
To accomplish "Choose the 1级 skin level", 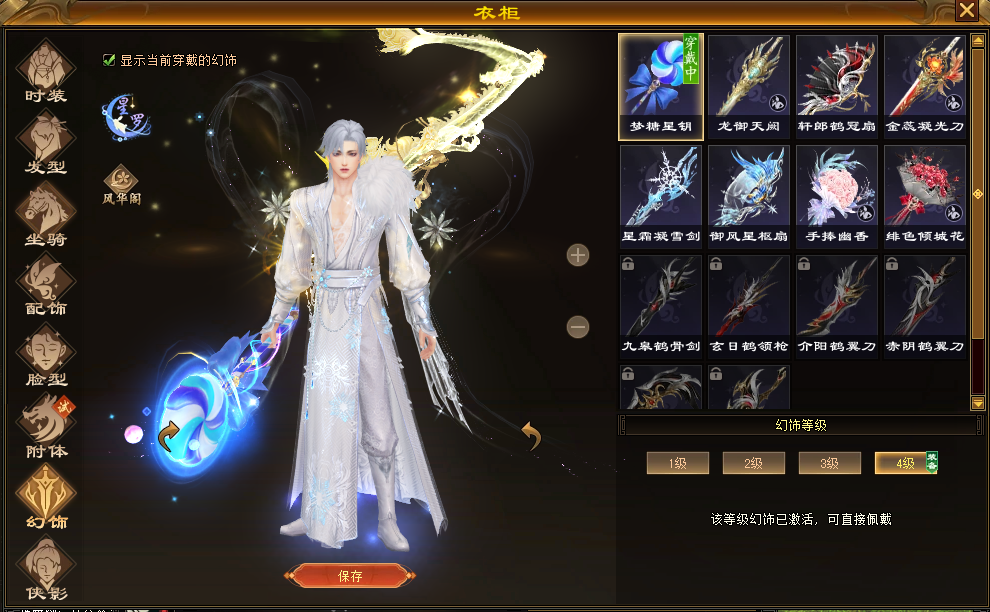I will 677,463.
